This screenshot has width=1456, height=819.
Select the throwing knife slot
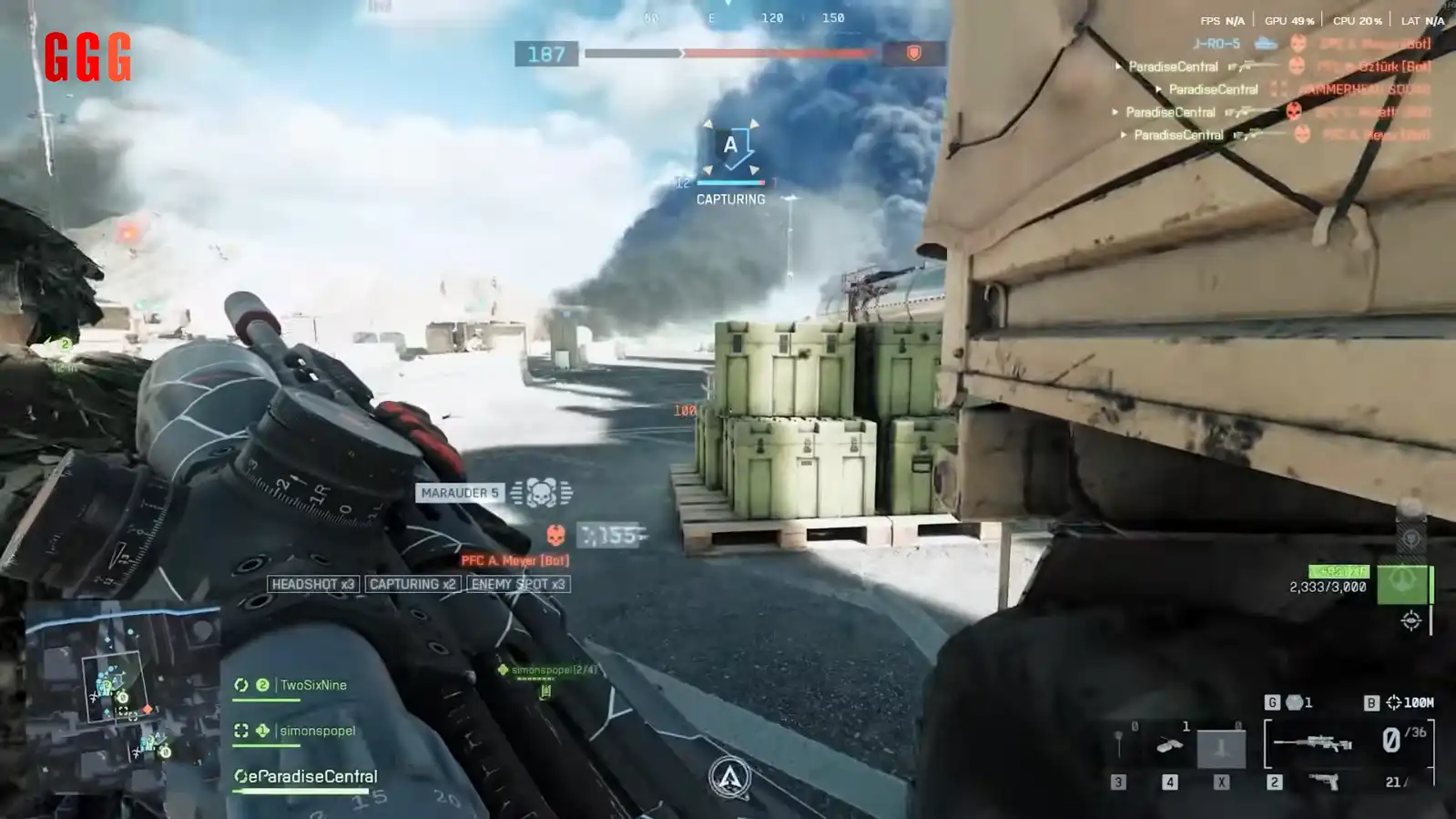tap(1119, 746)
